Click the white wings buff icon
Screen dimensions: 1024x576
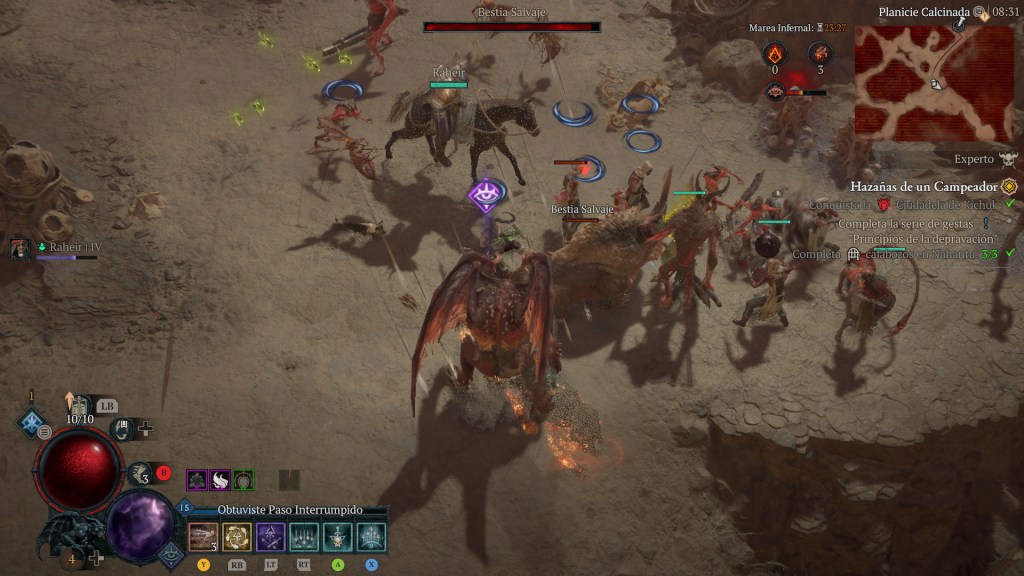[220, 480]
